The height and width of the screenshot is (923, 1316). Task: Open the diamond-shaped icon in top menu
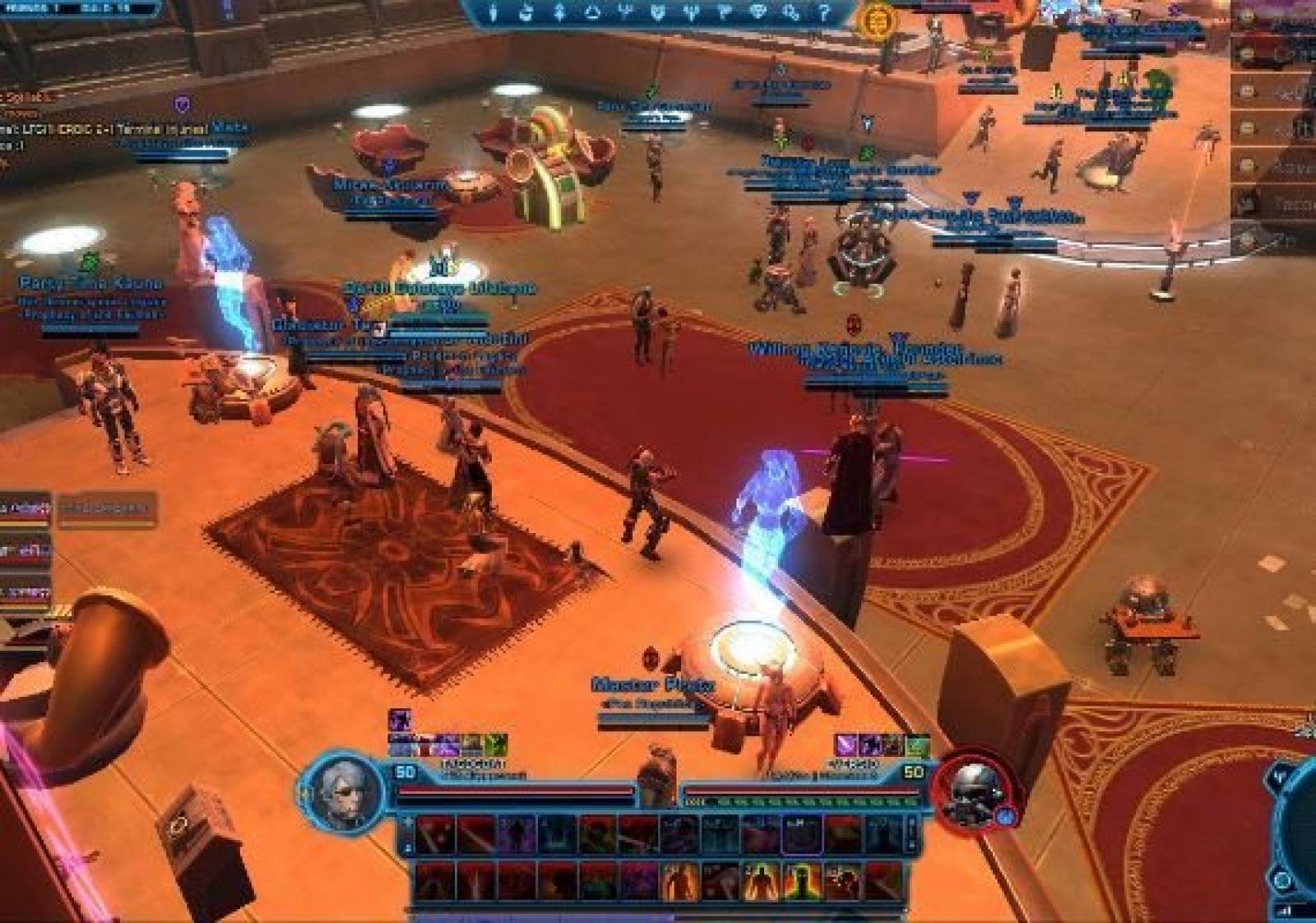pyautogui.click(x=758, y=12)
